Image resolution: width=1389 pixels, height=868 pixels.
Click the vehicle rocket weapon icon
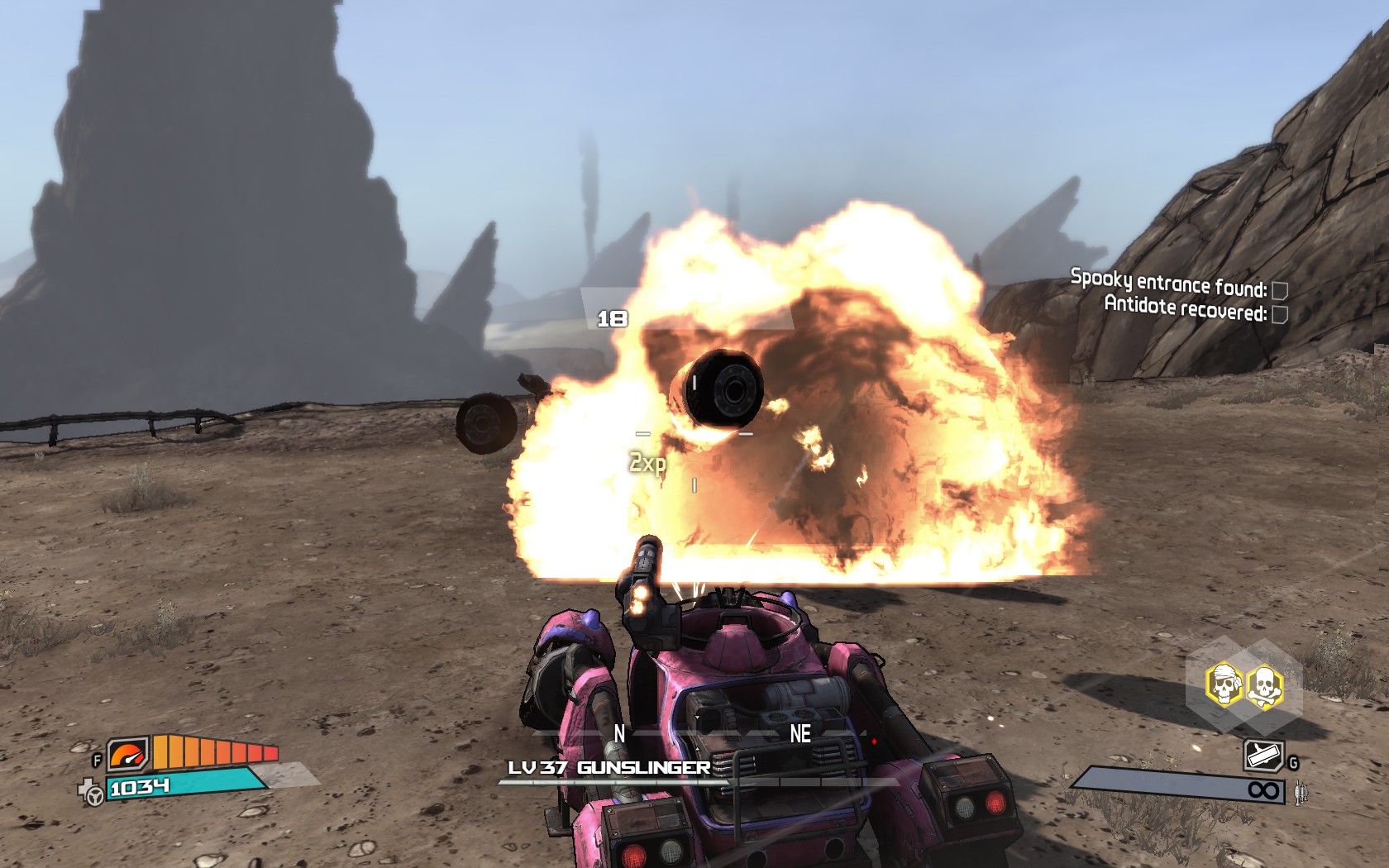click(1263, 756)
